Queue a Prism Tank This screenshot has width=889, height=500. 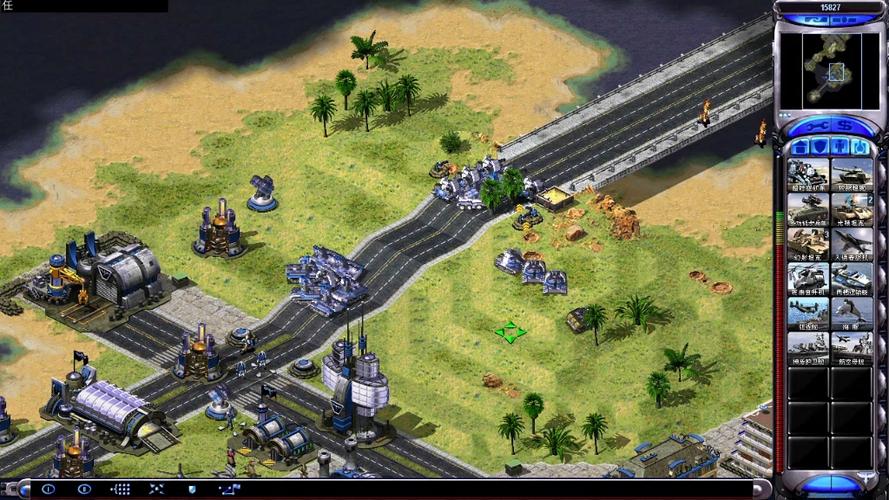coord(851,209)
